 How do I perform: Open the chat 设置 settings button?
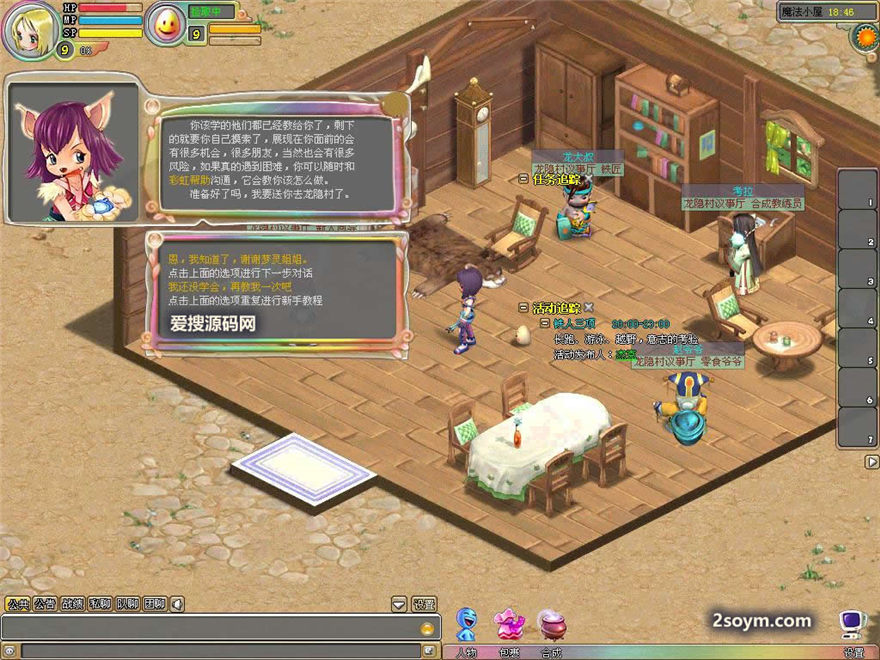[424, 604]
